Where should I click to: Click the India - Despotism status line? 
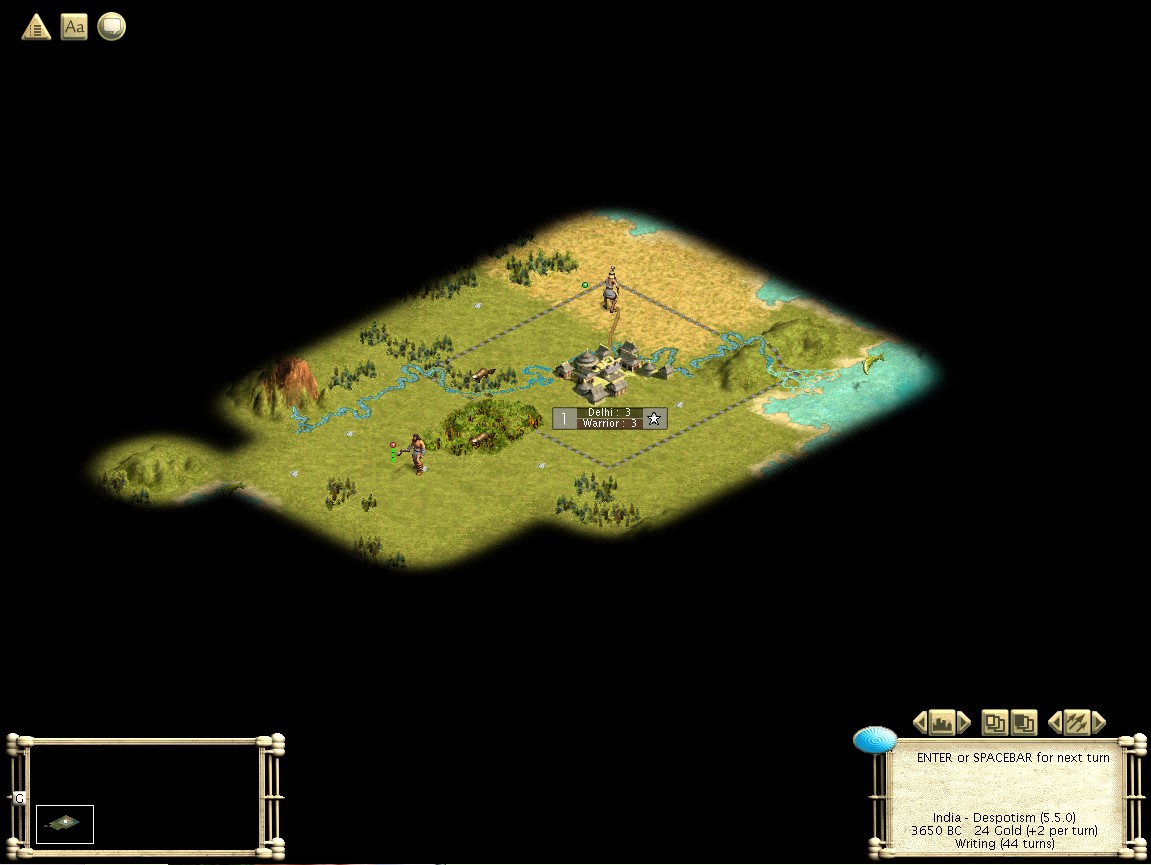[x=1004, y=818]
